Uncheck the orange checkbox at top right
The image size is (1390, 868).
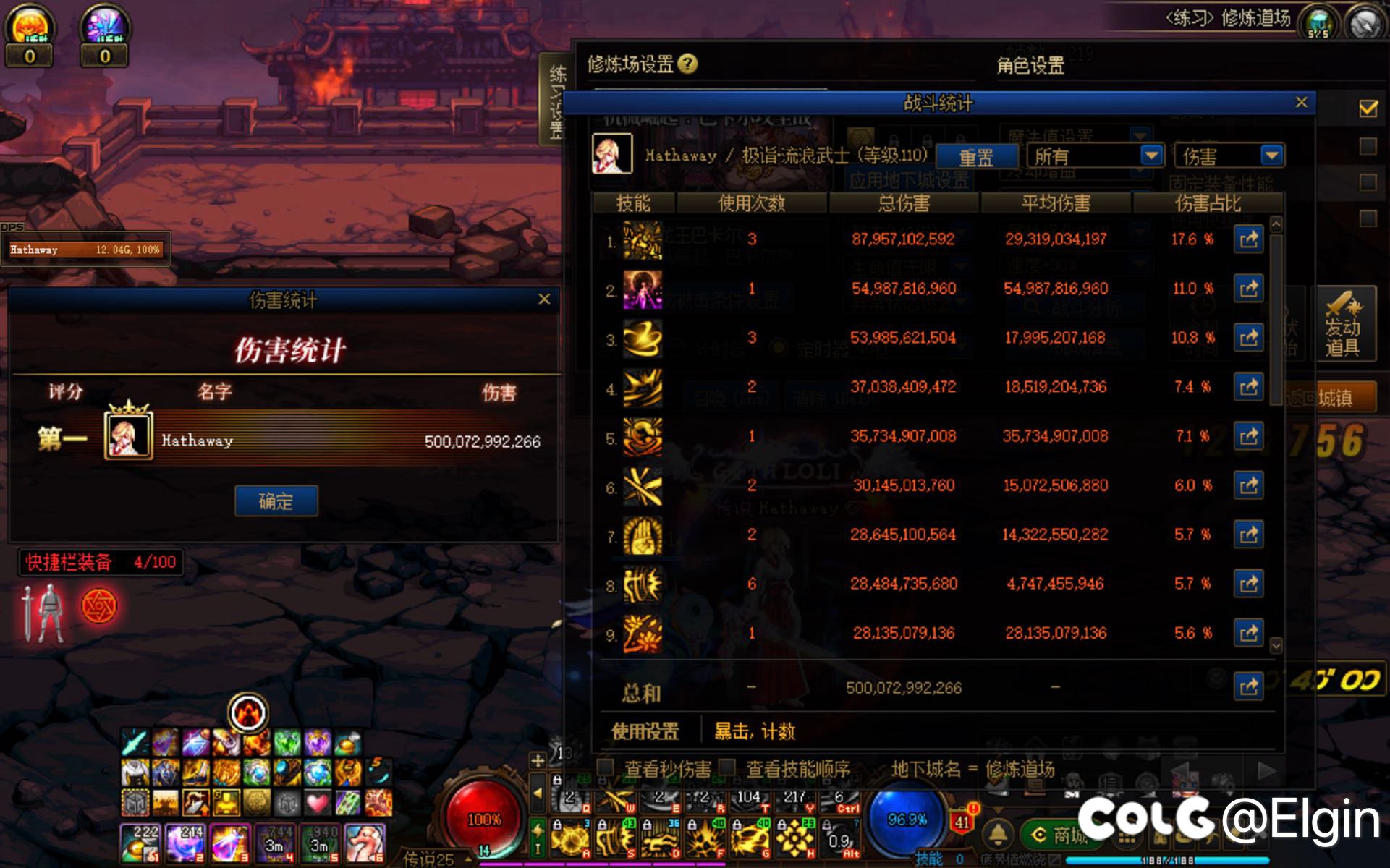[1366, 109]
